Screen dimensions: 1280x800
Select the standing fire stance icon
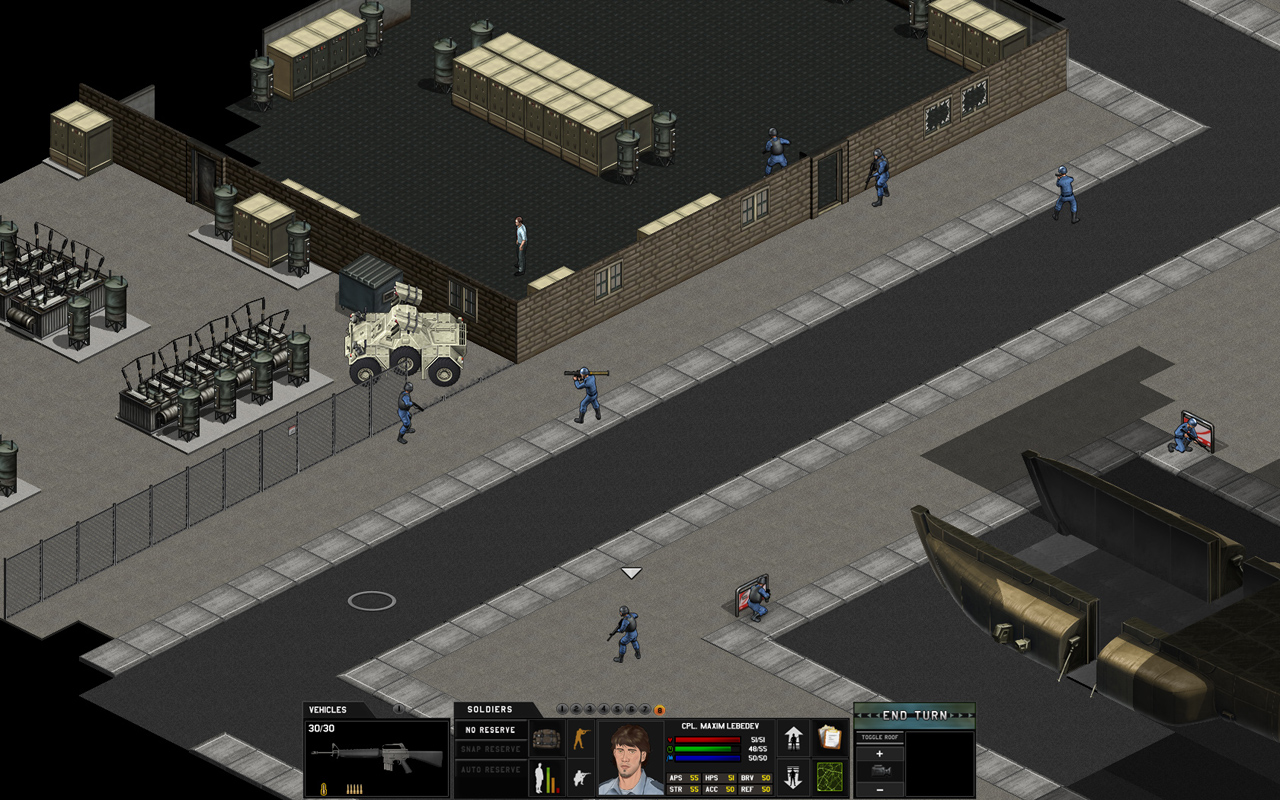coord(582,739)
